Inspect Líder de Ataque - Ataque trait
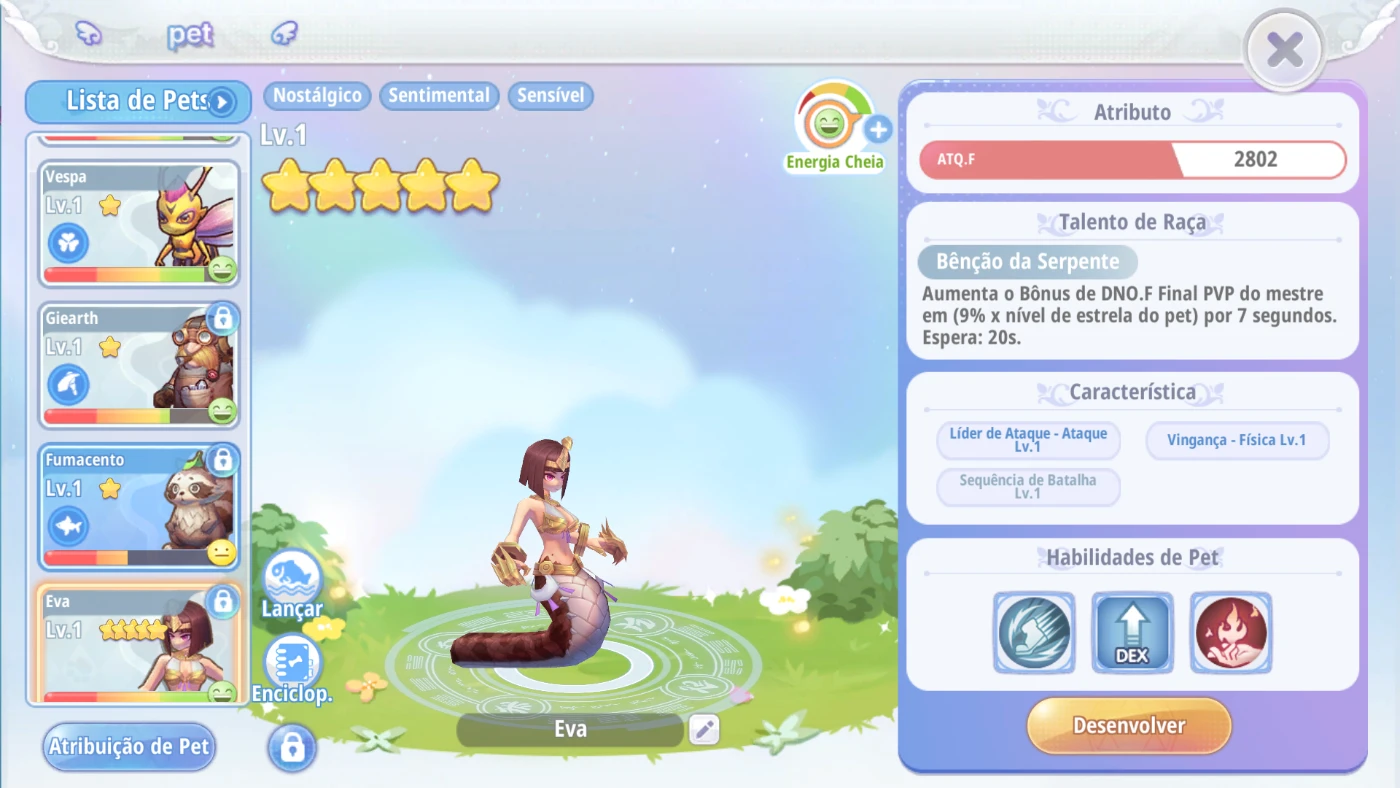The width and height of the screenshot is (1400, 788). 1028,441
